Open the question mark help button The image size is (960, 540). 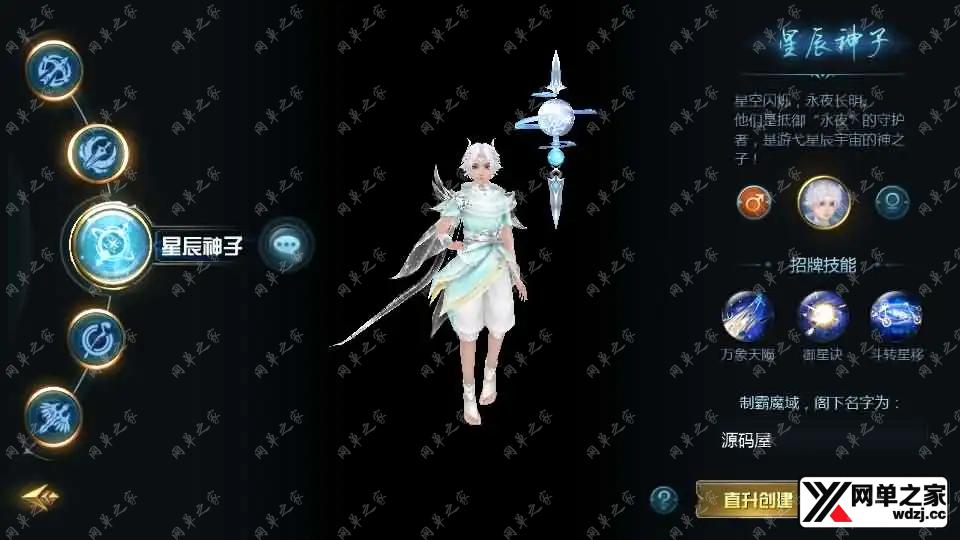tap(664, 498)
